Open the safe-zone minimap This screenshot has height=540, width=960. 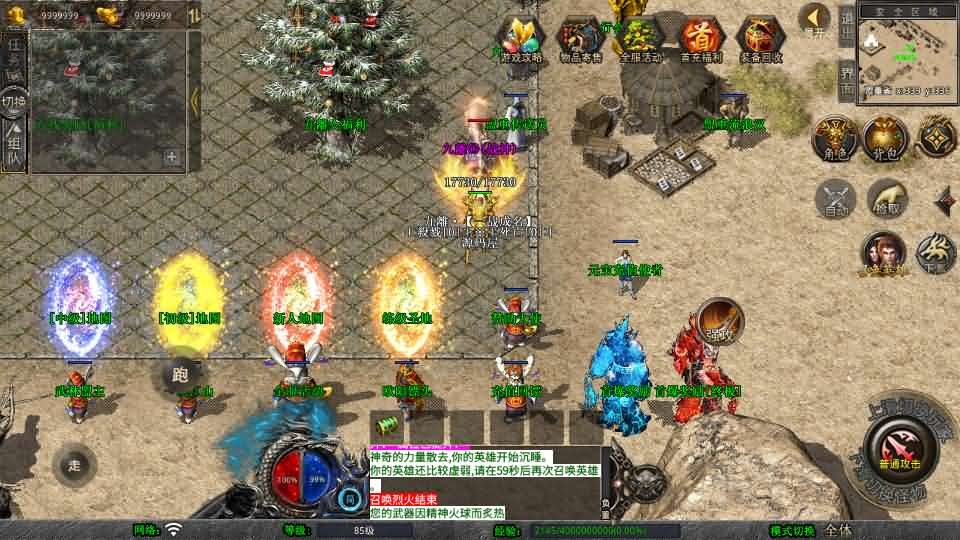point(906,52)
